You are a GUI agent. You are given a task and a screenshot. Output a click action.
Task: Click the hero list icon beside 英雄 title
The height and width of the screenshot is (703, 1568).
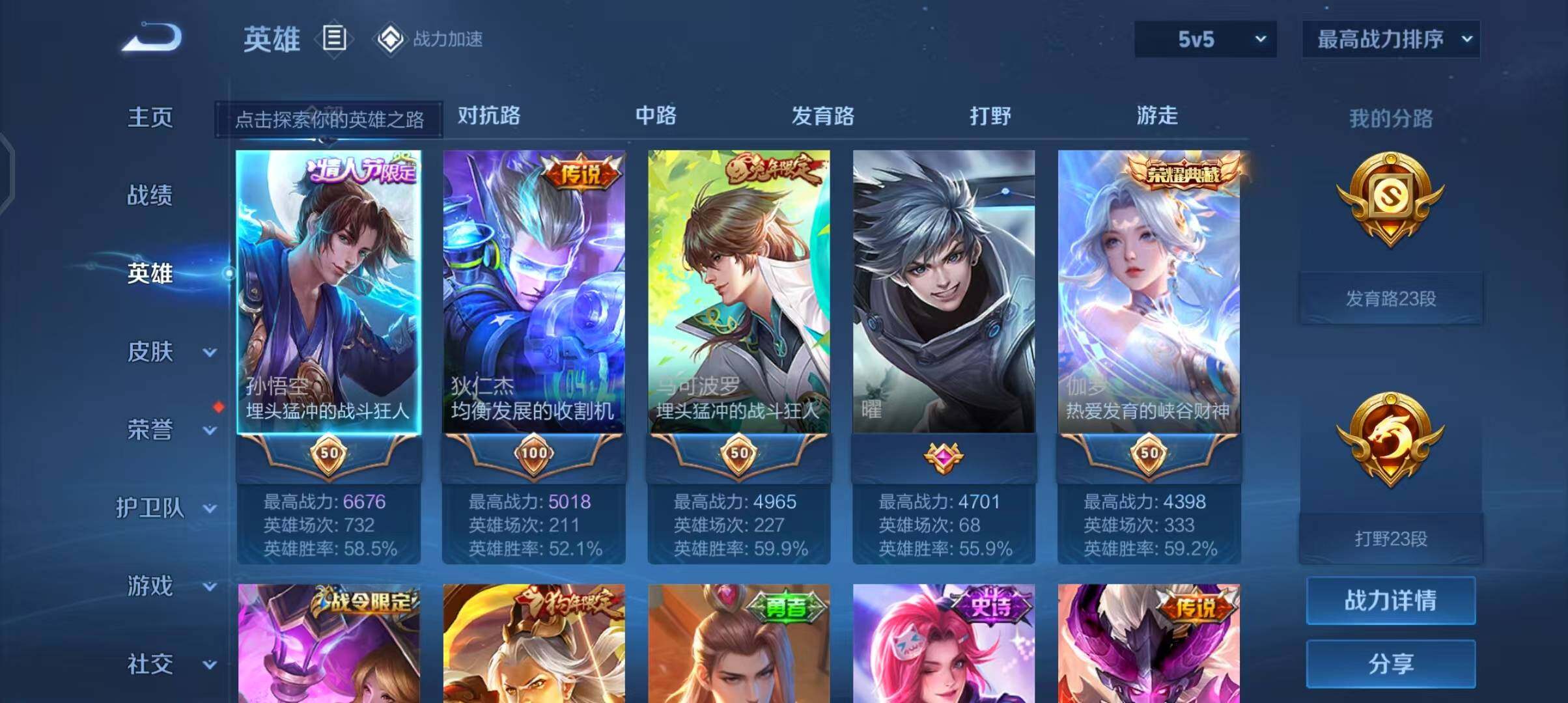tap(334, 39)
